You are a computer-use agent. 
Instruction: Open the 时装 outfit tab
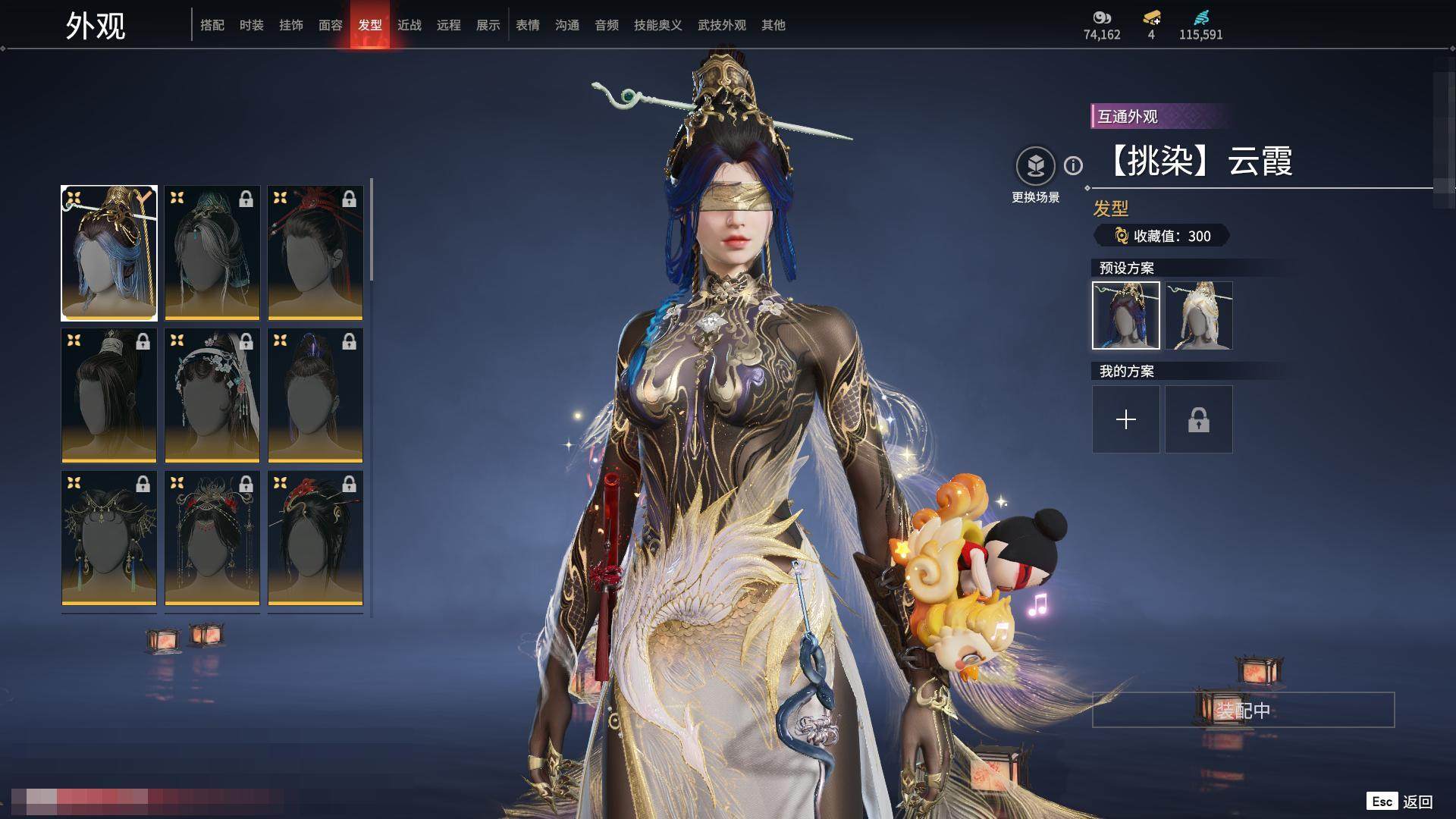[x=252, y=25]
